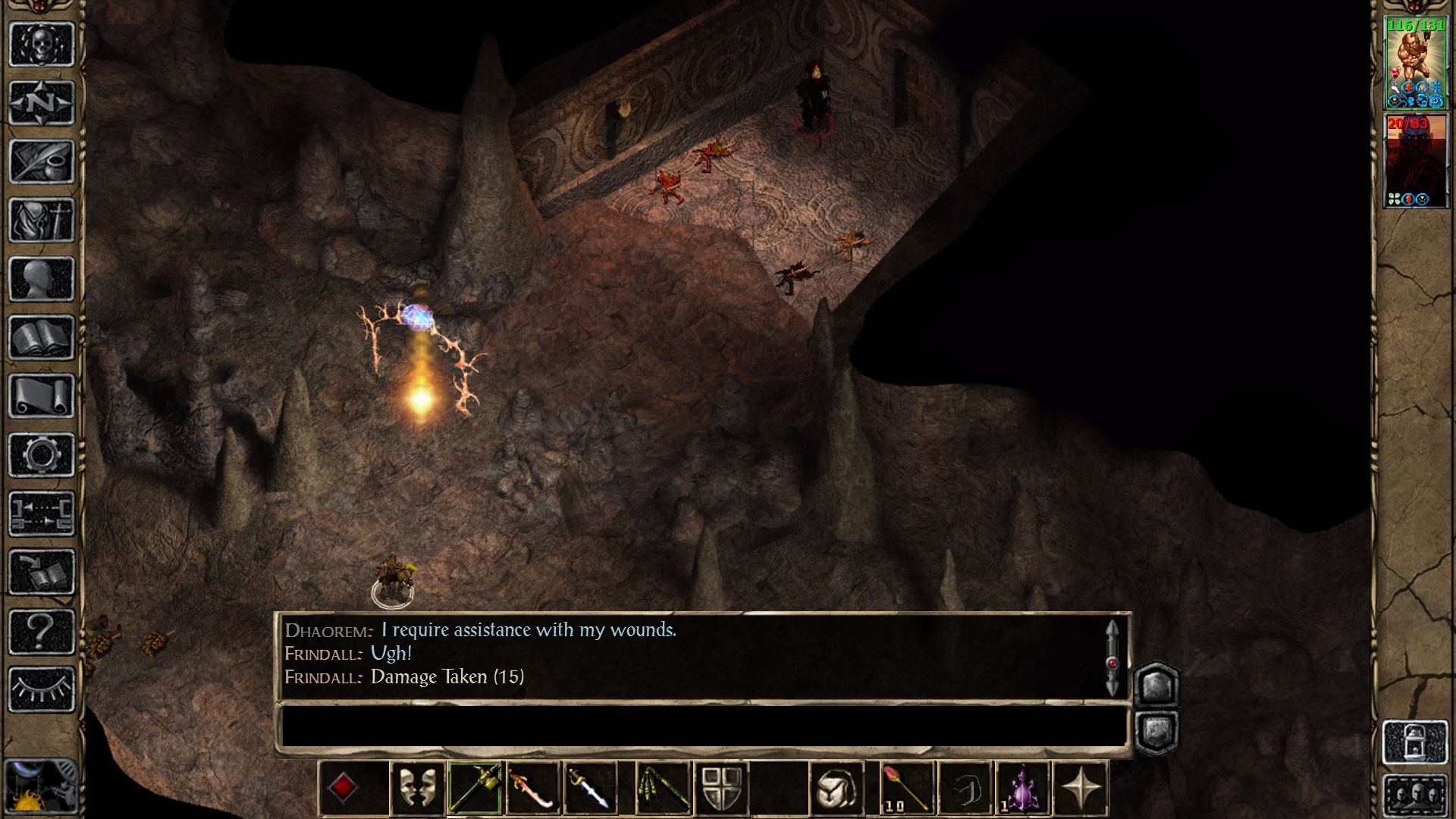Open the journal quill icon
Screen dimensions: 1456x819
(42, 162)
